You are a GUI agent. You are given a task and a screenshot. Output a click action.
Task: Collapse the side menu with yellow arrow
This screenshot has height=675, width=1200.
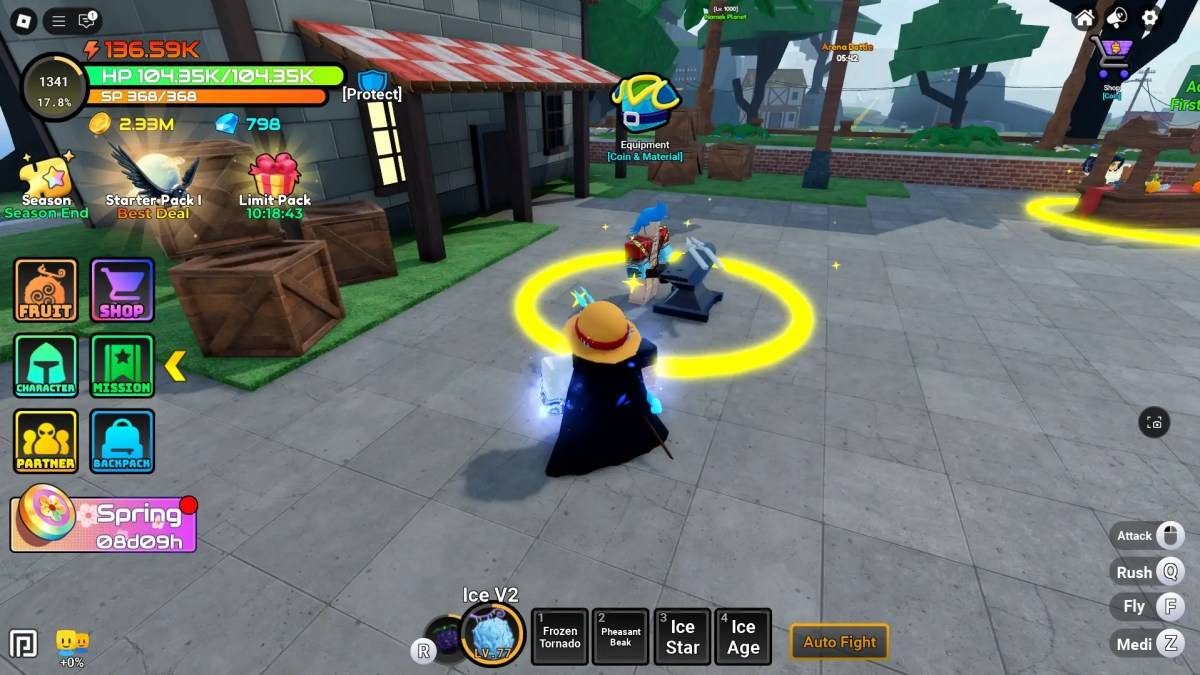(175, 366)
